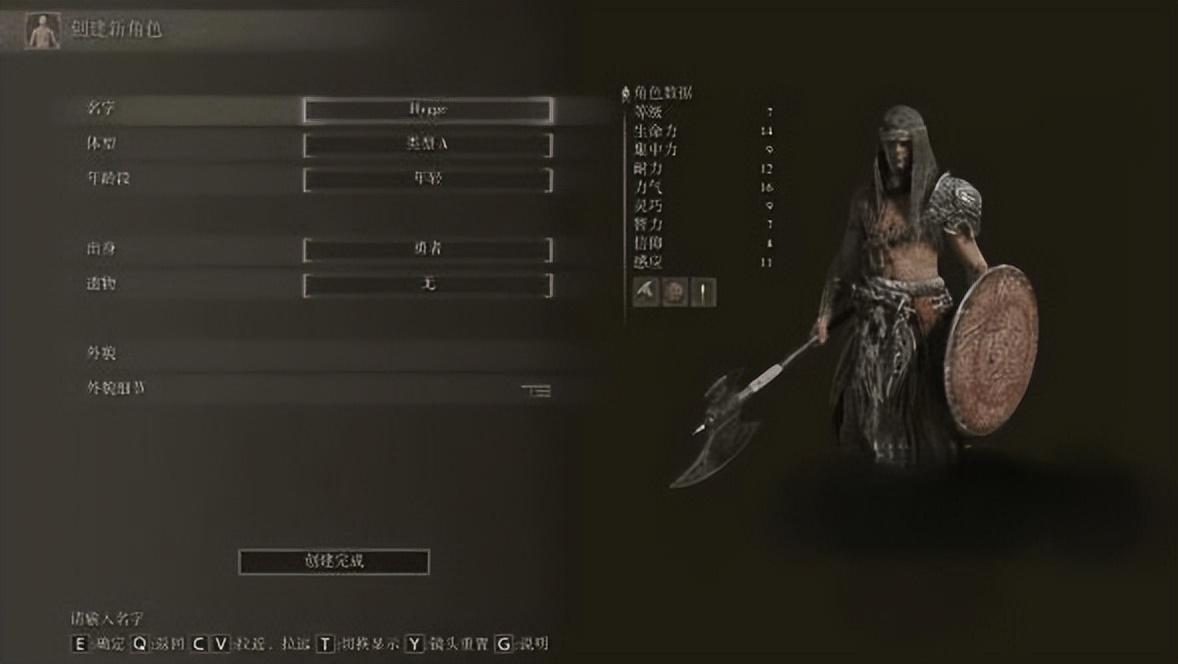Screen dimensions: 1178x664
Task: Open the 年龄段 age selector showing 年轻
Action: (x=427, y=180)
